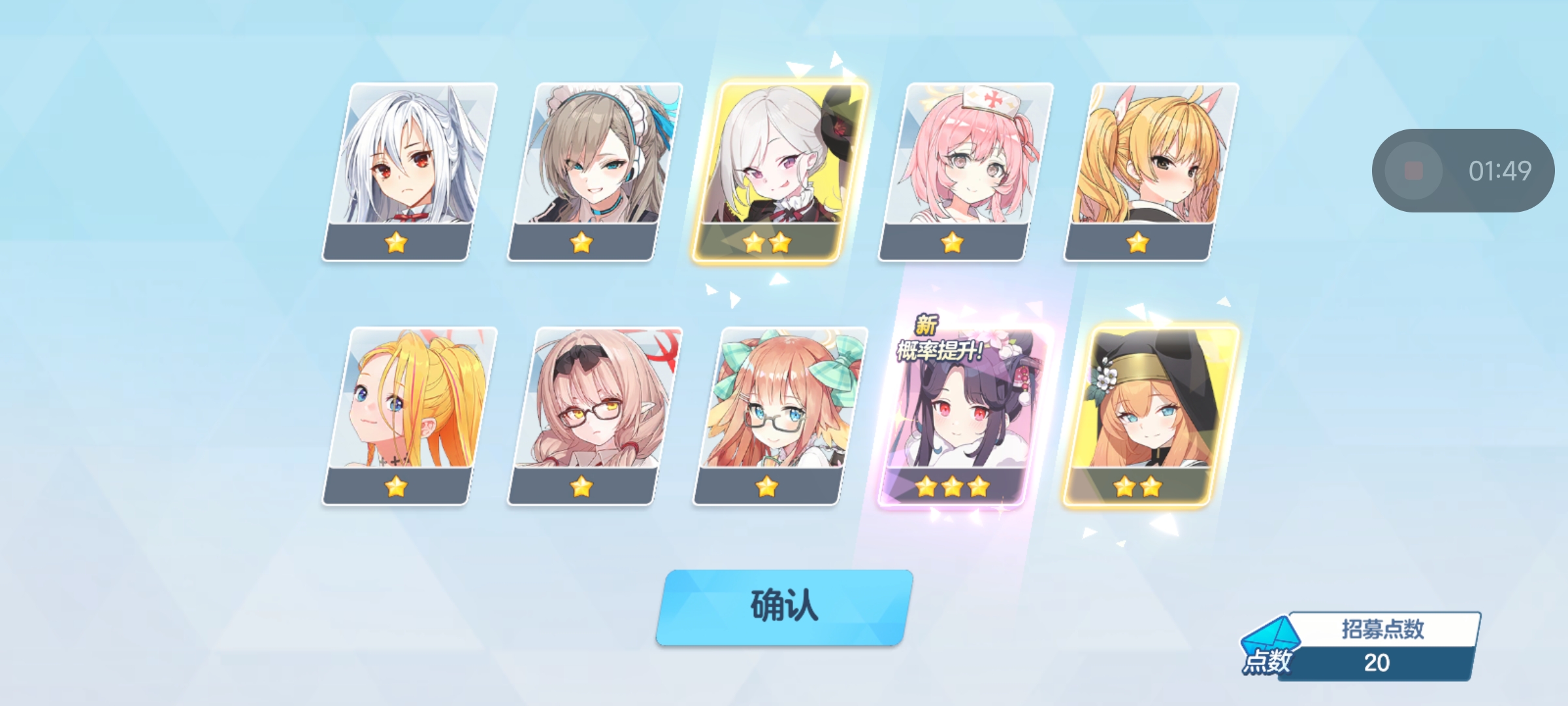Pick the two-star silver-haired girl on yellow card
Image resolution: width=1568 pixels, height=706 pixels.
(780, 171)
